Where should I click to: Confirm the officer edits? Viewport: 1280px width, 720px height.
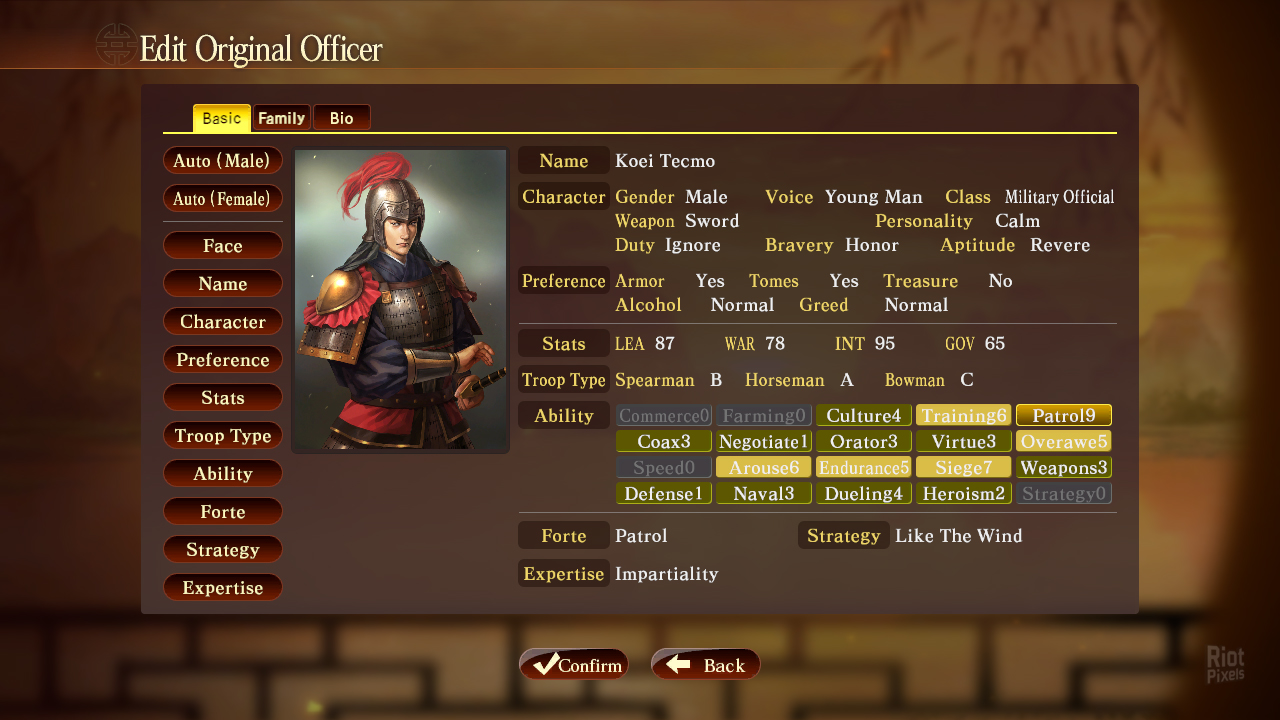[x=574, y=665]
